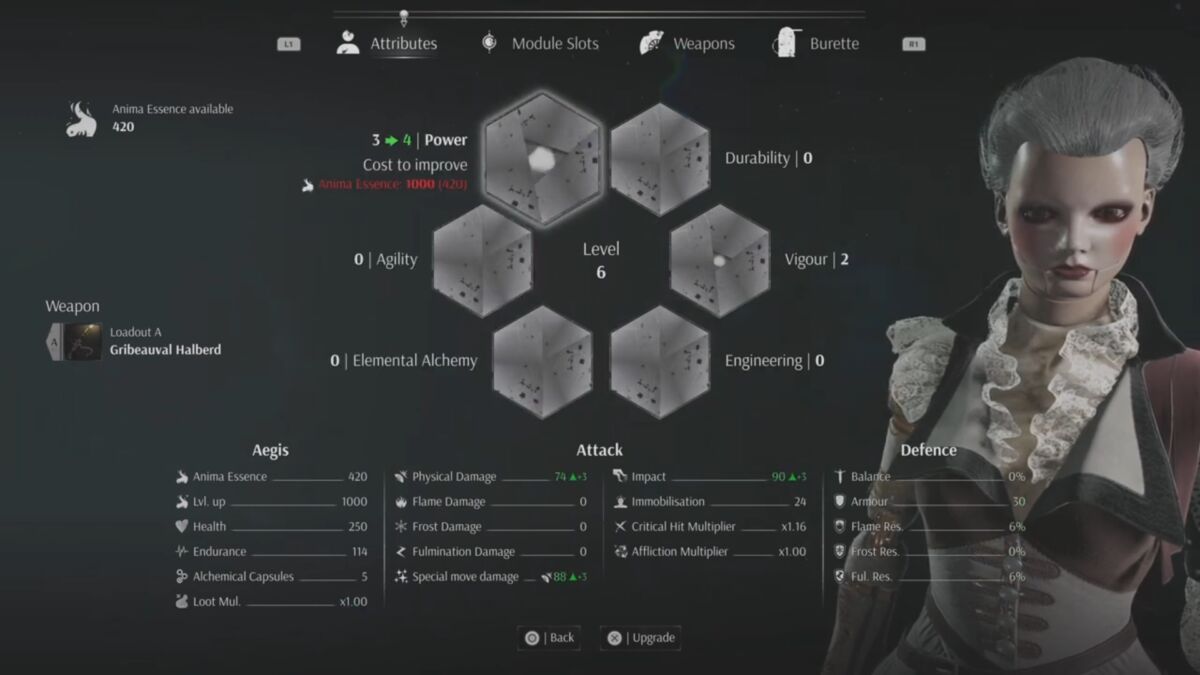Select the Durability attribute hexagon
Viewport: 1200px width, 675px height.
click(x=660, y=158)
